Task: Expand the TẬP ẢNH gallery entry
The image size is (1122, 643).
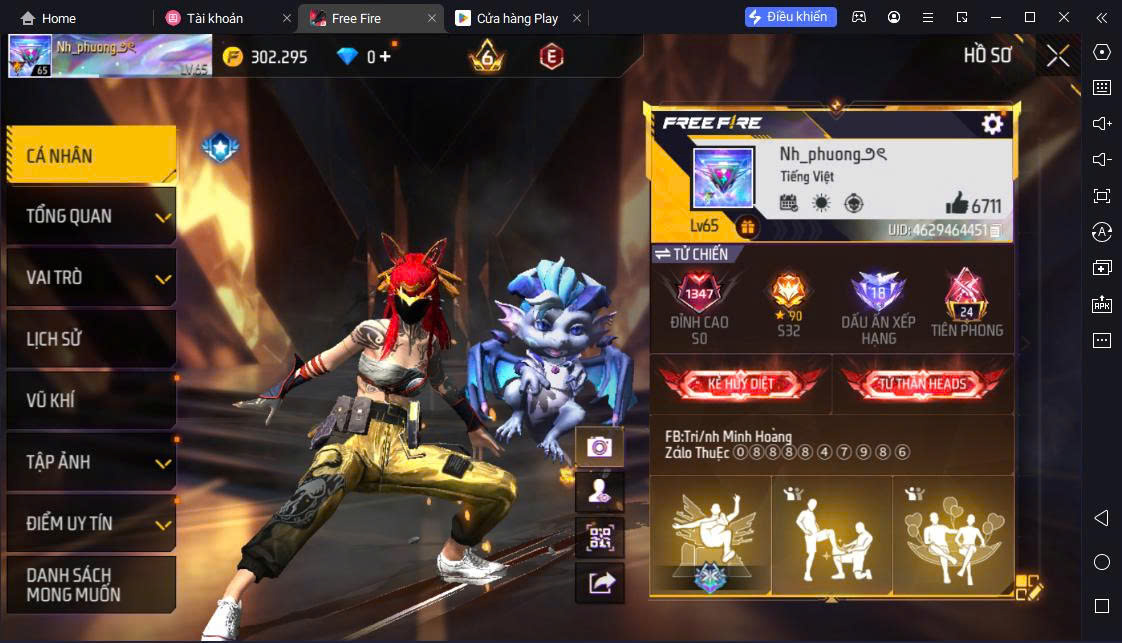Action: pos(91,462)
